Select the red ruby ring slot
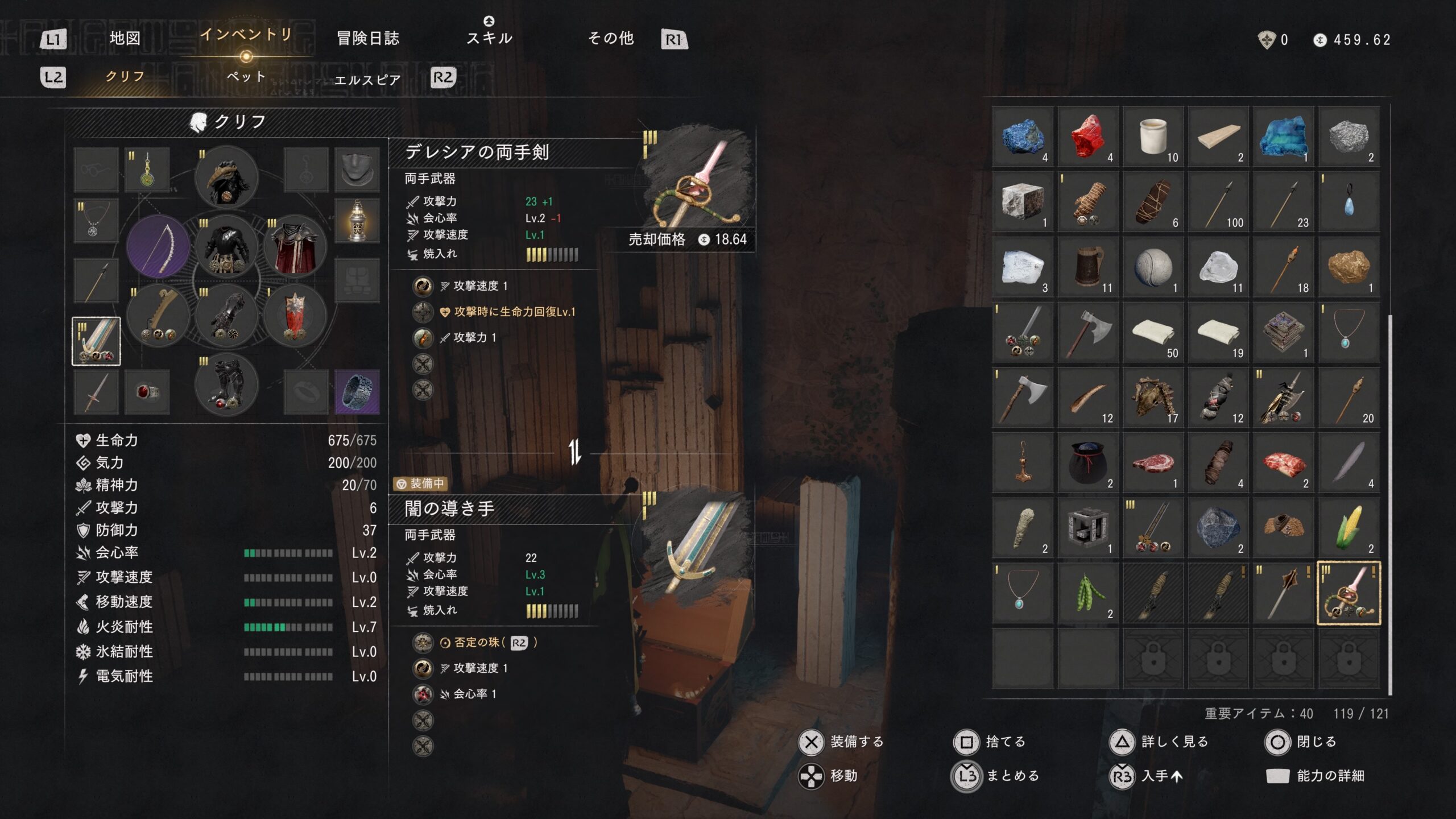 coord(147,392)
